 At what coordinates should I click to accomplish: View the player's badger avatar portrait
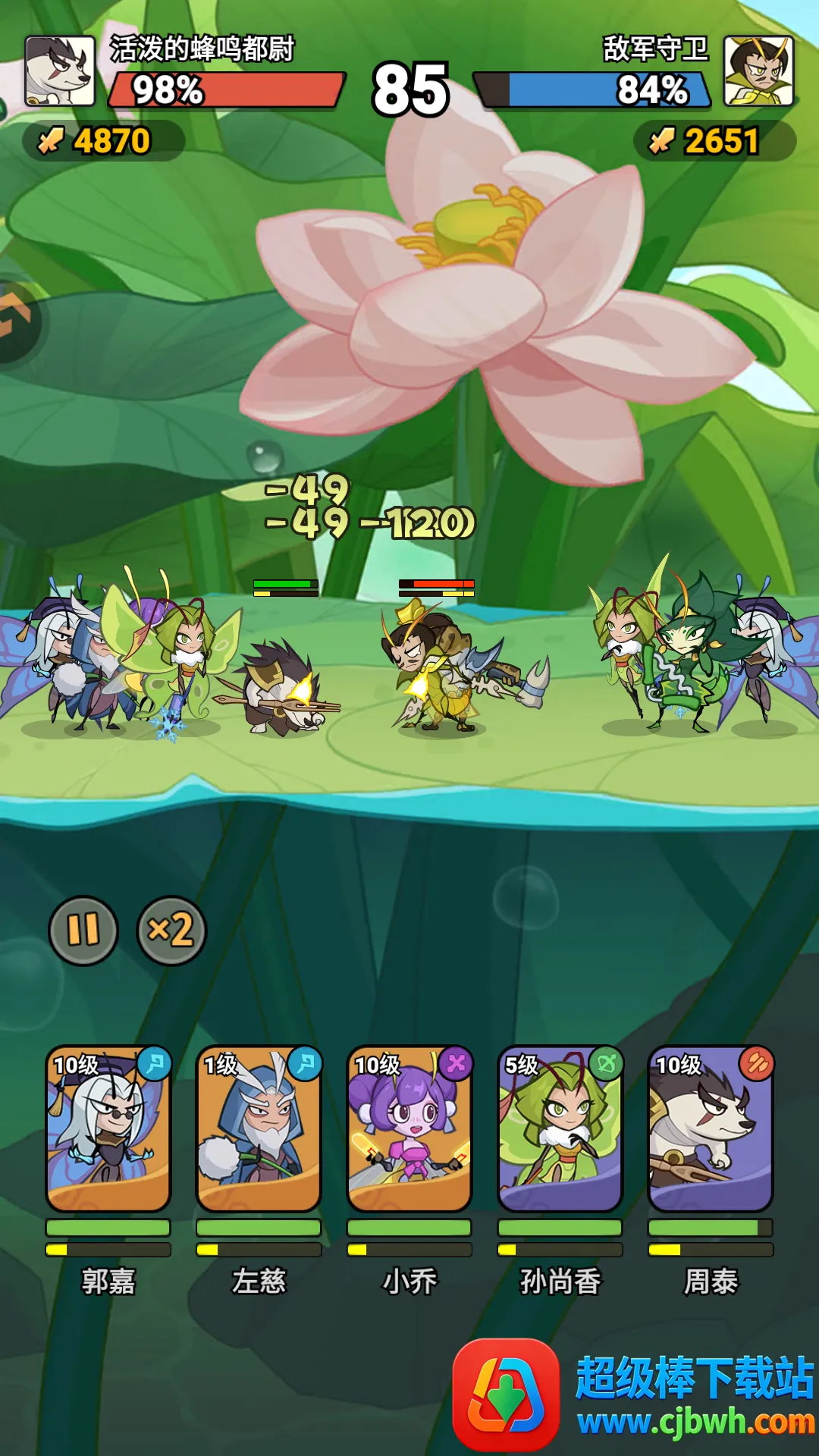click(61, 71)
